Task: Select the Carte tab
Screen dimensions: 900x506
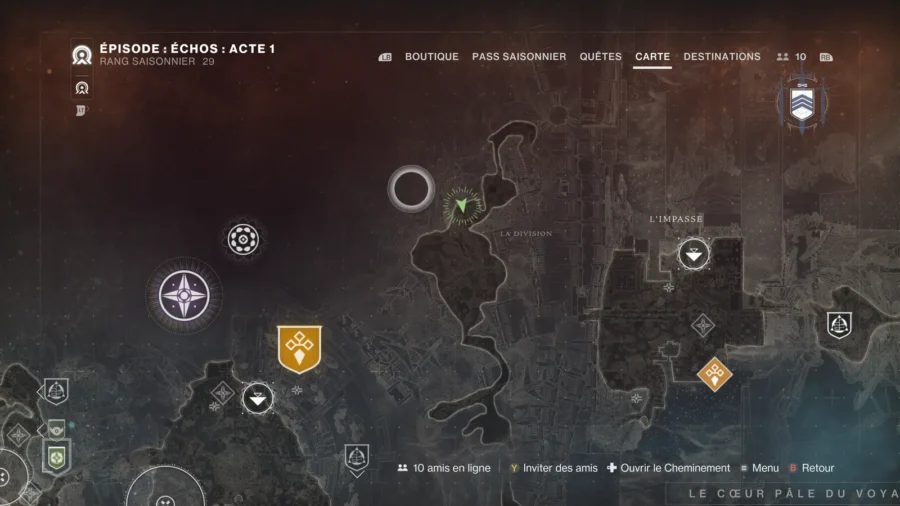Action: tap(652, 57)
